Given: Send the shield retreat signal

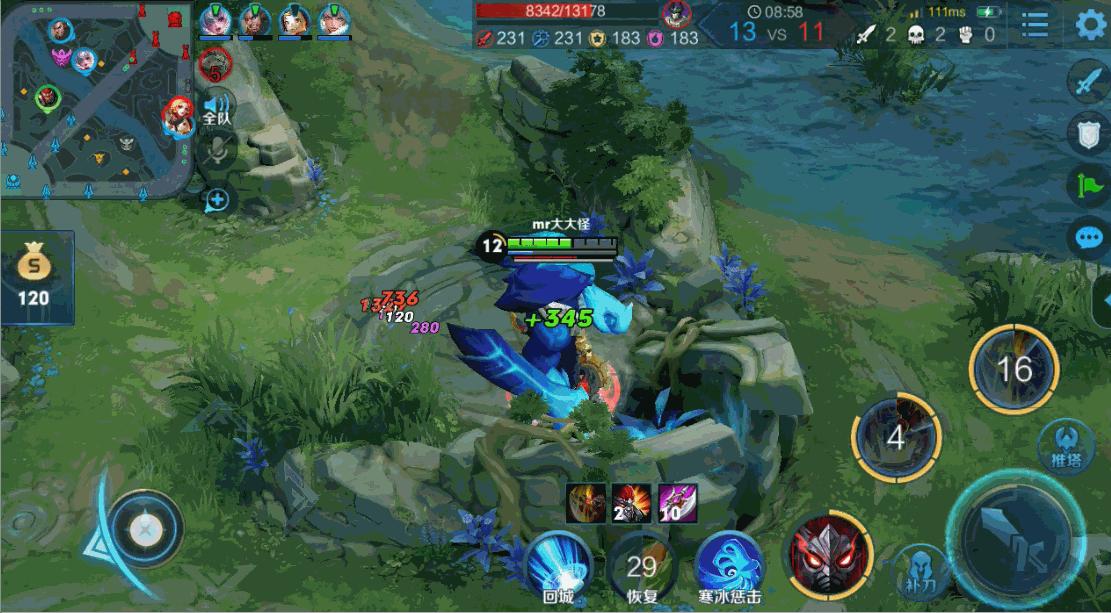Looking at the screenshot, I should 1087,134.
